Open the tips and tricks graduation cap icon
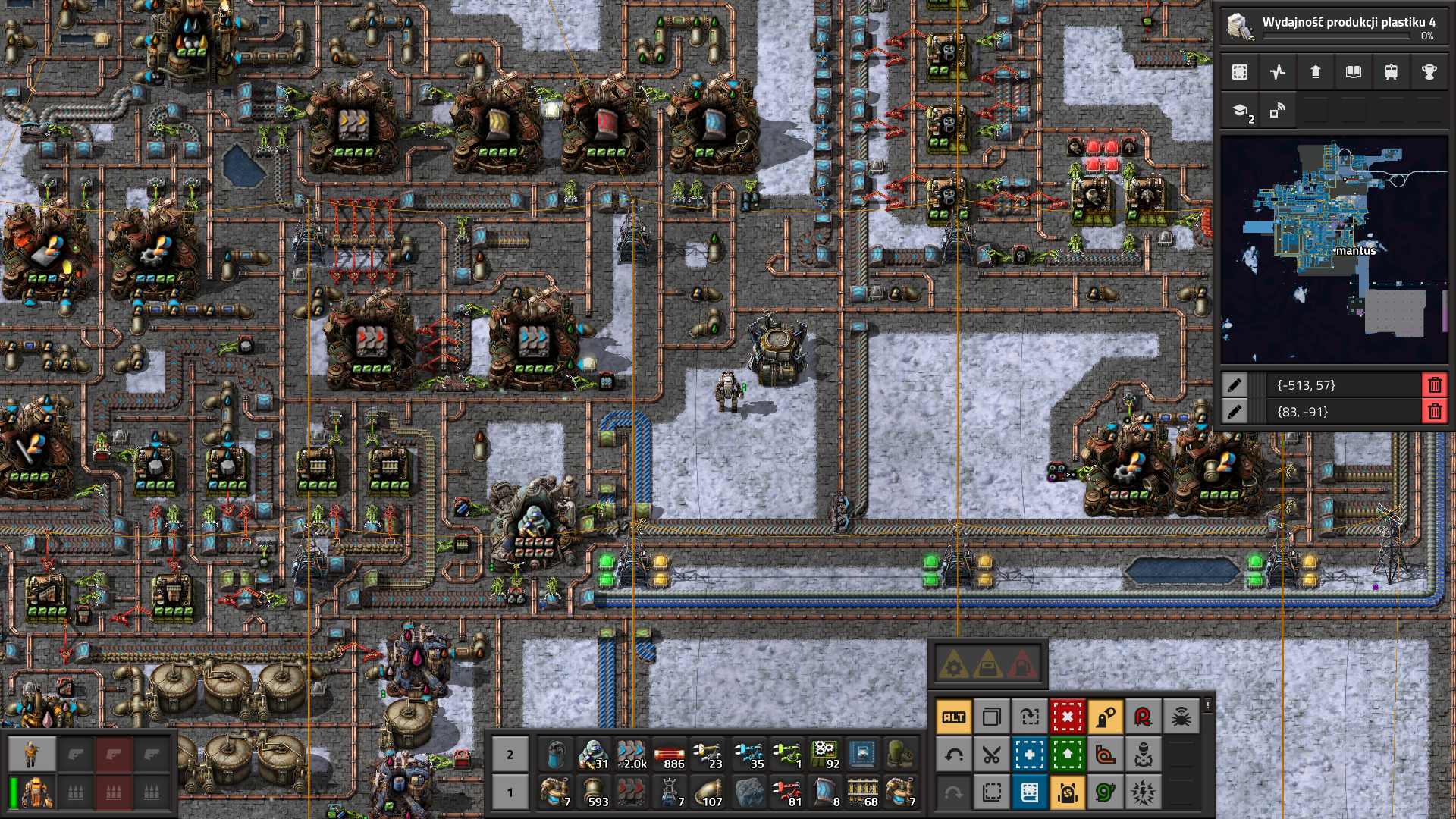 click(1241, 111)
